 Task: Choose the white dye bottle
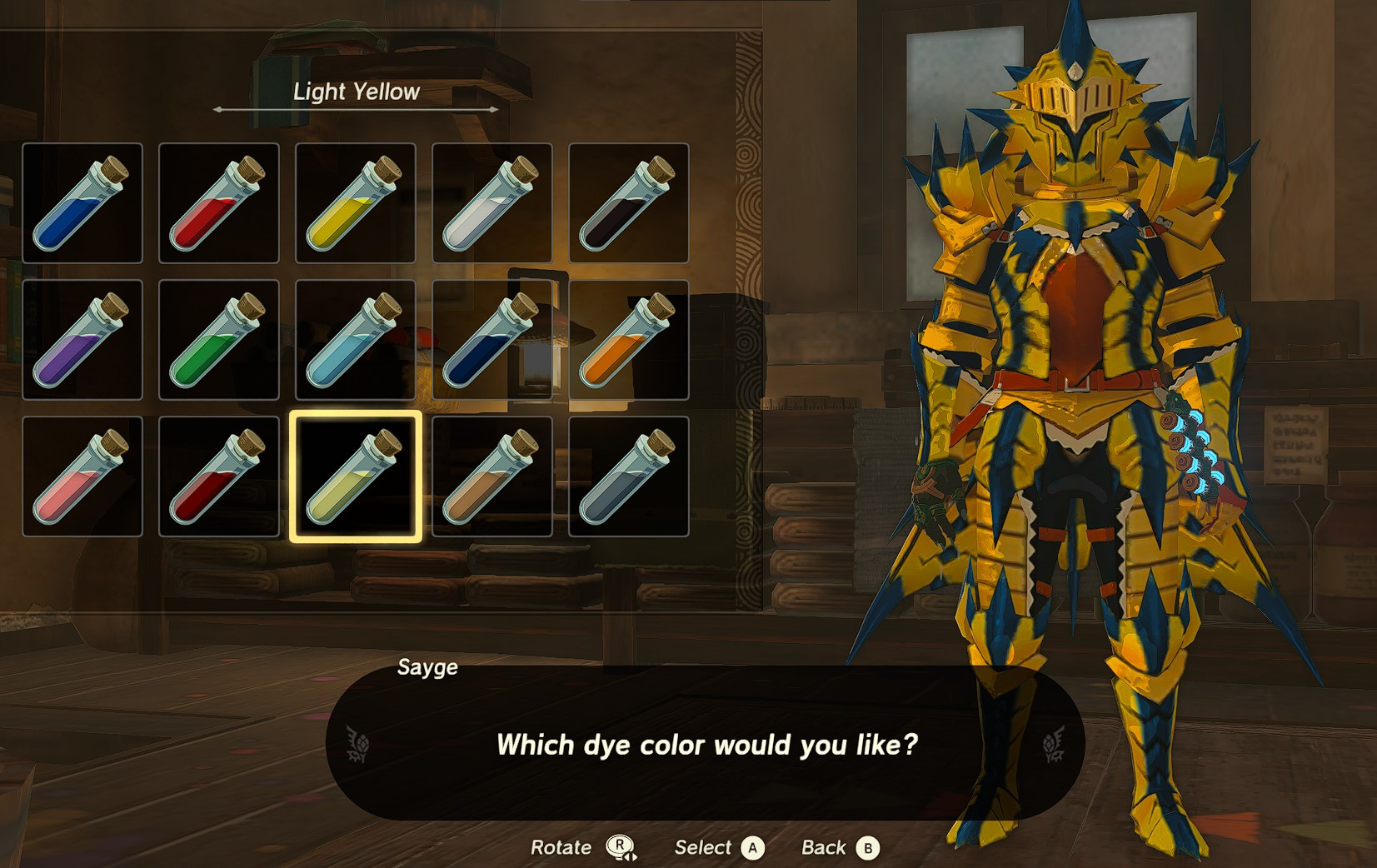tap(490, 202)
